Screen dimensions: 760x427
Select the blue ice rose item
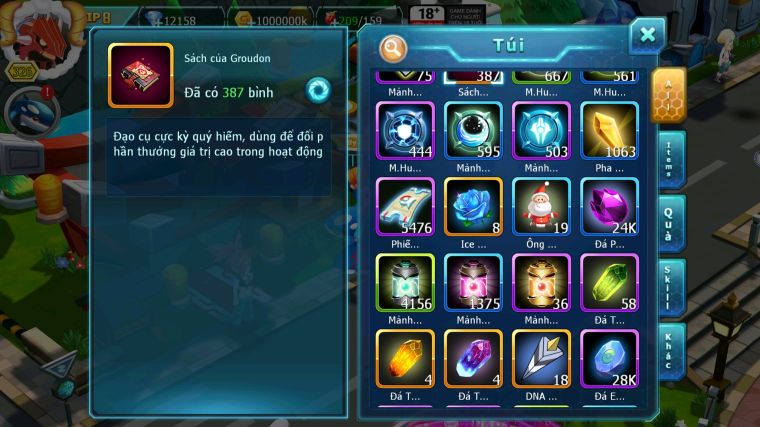click(473, 207)
